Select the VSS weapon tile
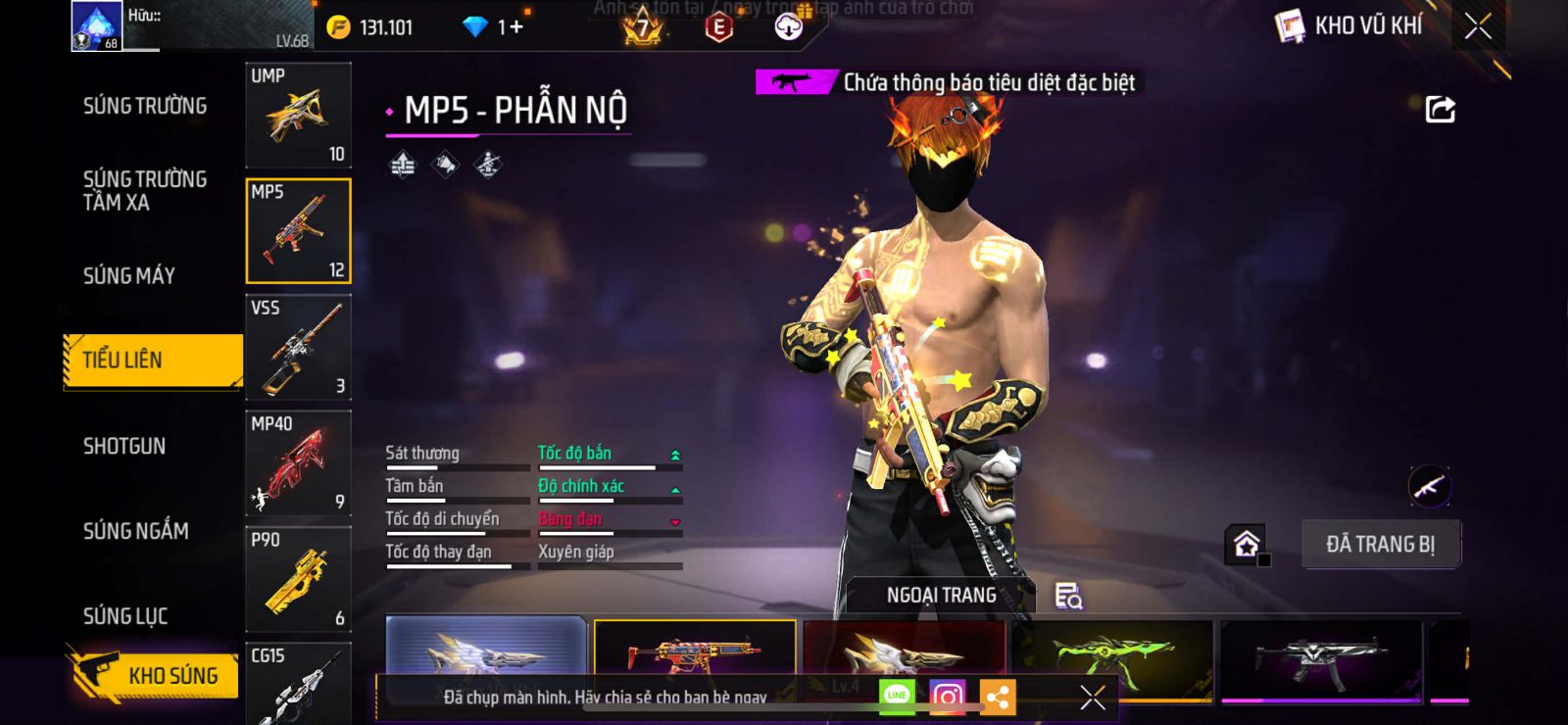Image resolution: width=1568 pixels, height=725 pixels. [x=298, y=348]
